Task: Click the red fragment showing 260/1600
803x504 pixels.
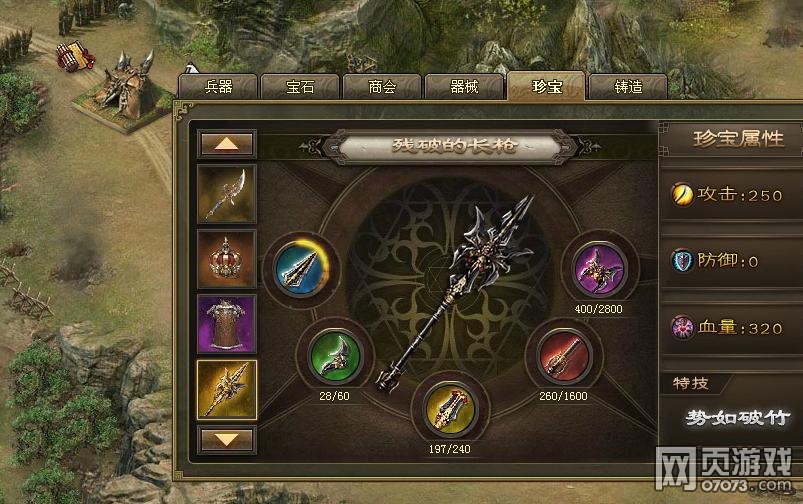Action: click(564, 355)
